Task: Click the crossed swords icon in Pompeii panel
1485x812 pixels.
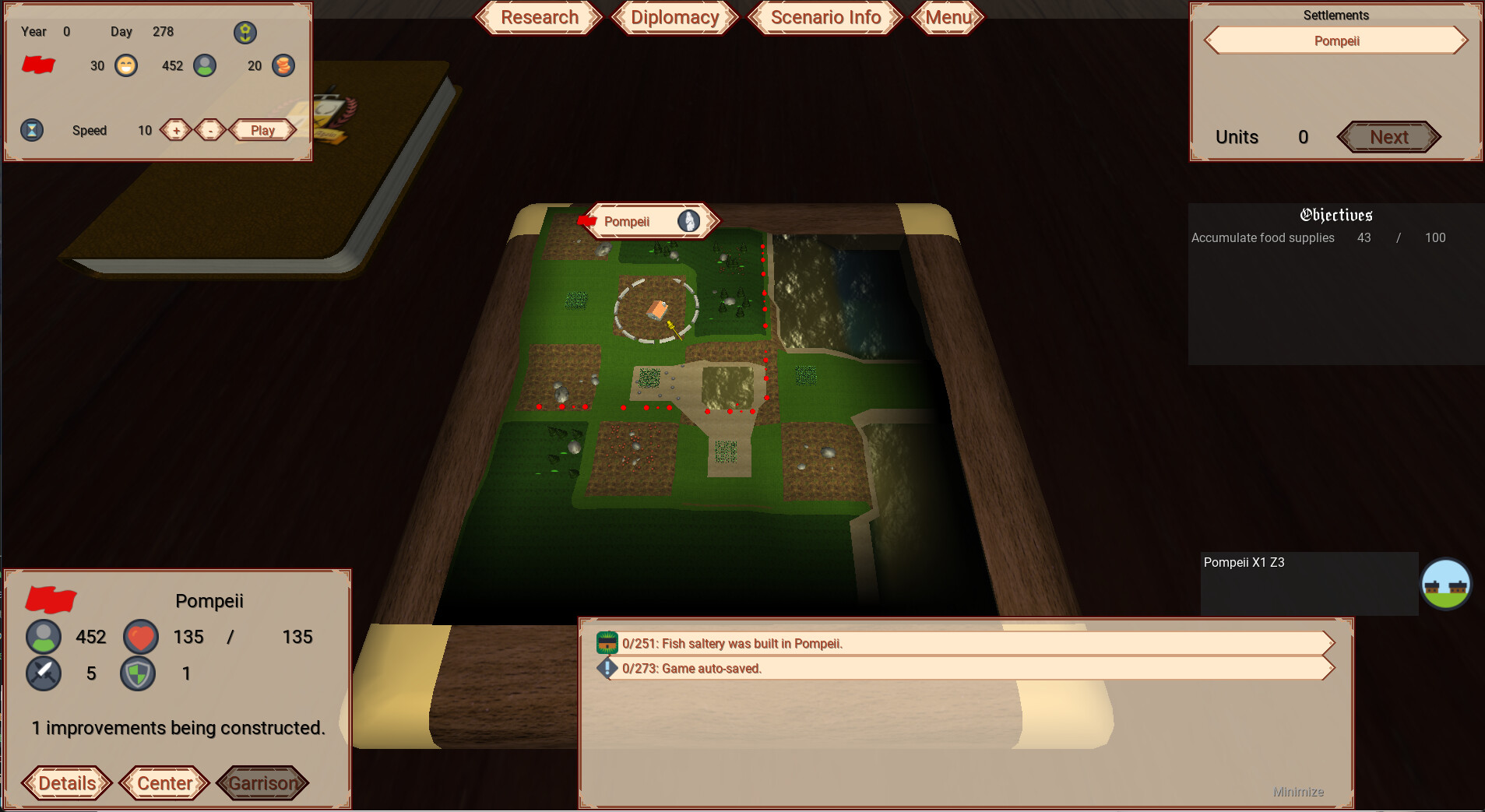Action: [x=44, y=673]
